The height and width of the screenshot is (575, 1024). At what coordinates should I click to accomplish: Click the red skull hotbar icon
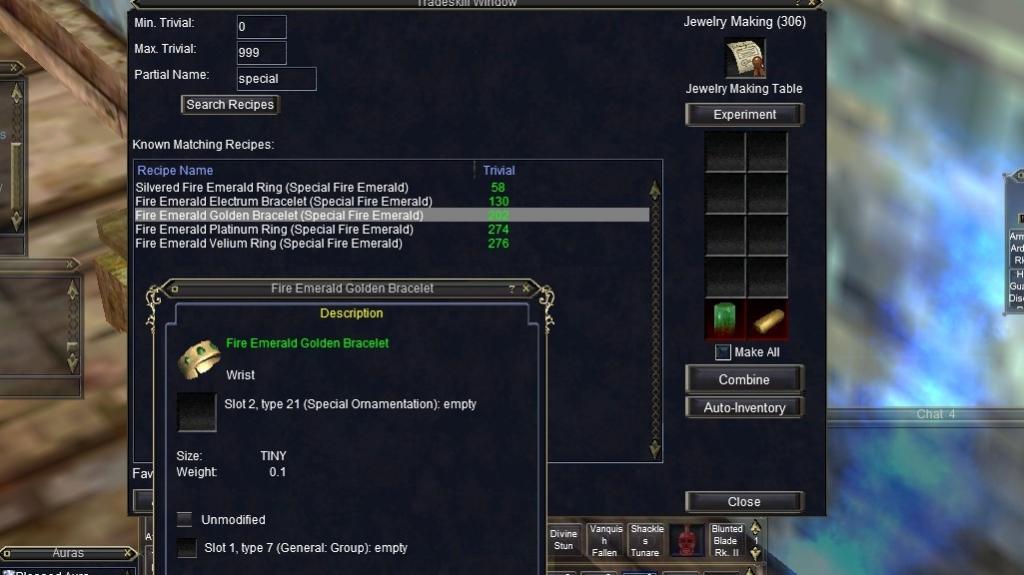[x=685, y=540]
